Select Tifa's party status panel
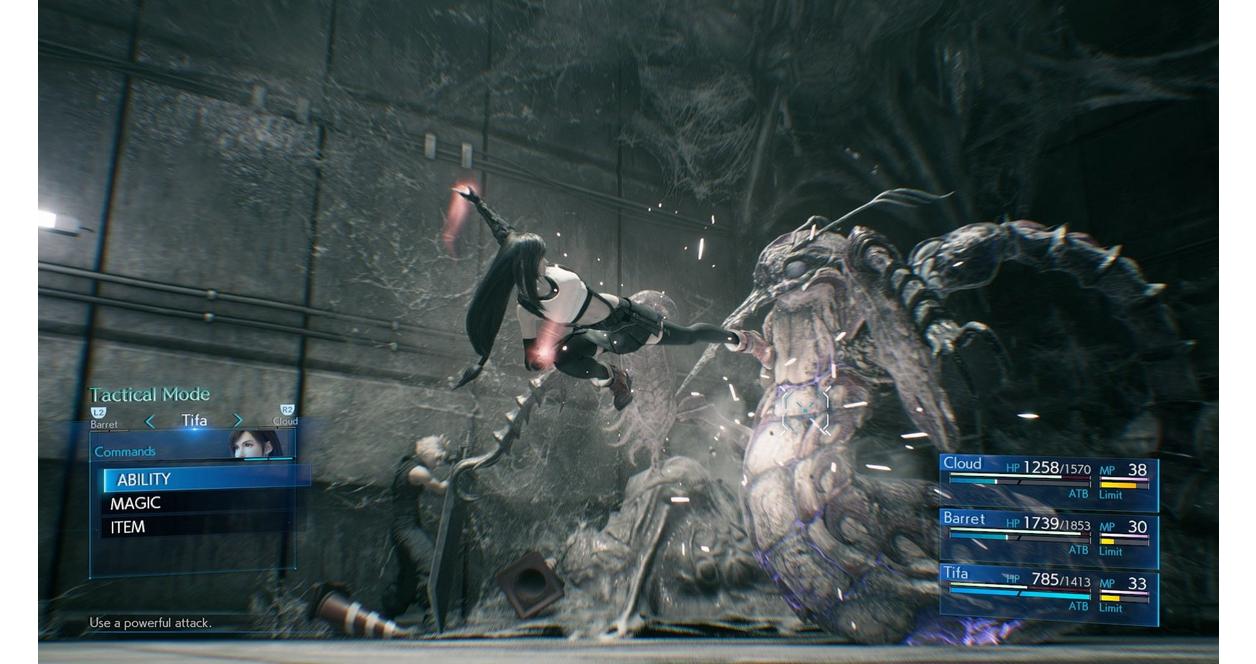Image resolution: width=1256 pixels, height=664 pixels. click(x=1048, y=593)
